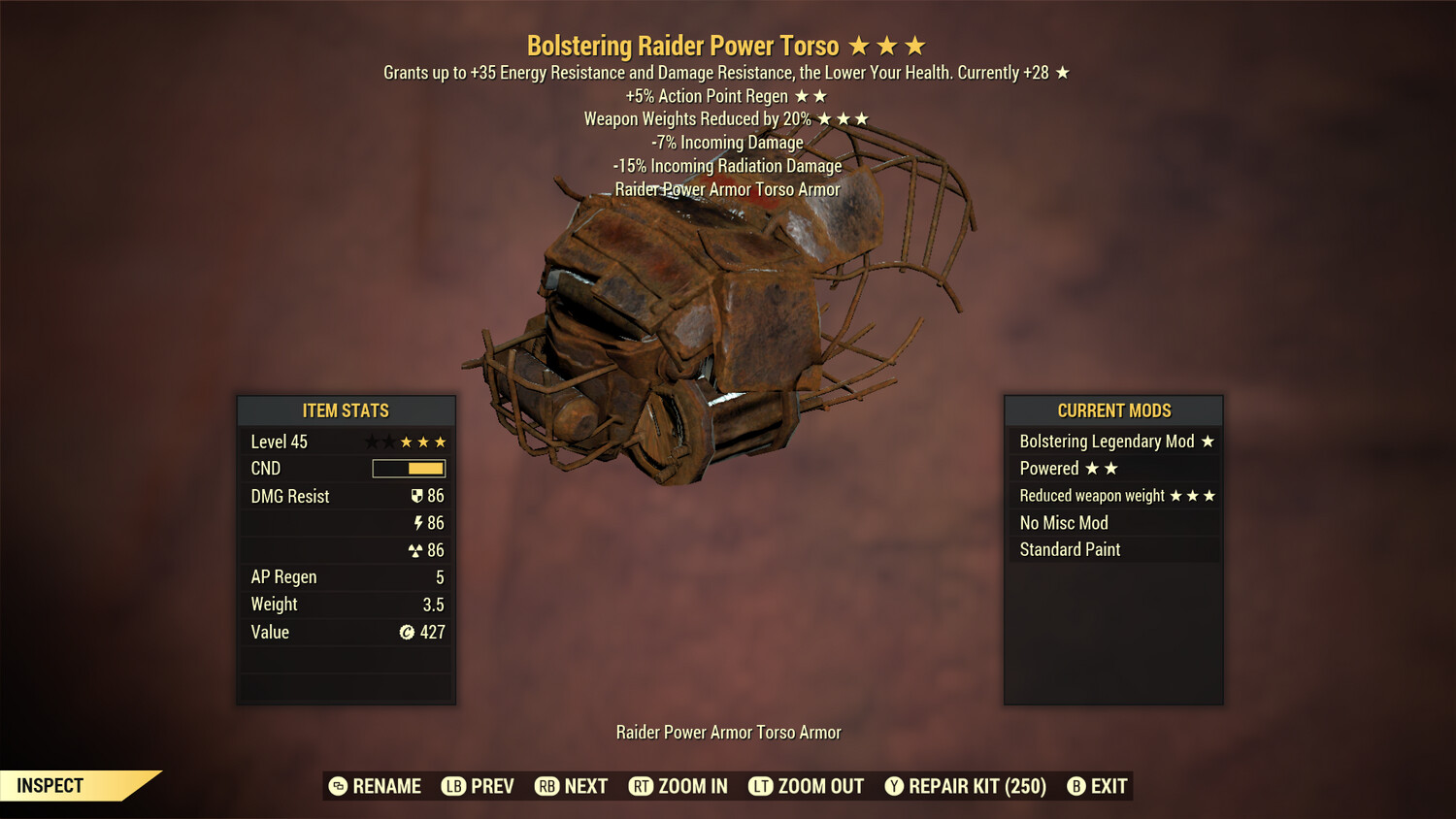Click the star beside Bolstering Legendary Mod
The width and height of the screenshot is (1456, 819).
(1207, 442)
